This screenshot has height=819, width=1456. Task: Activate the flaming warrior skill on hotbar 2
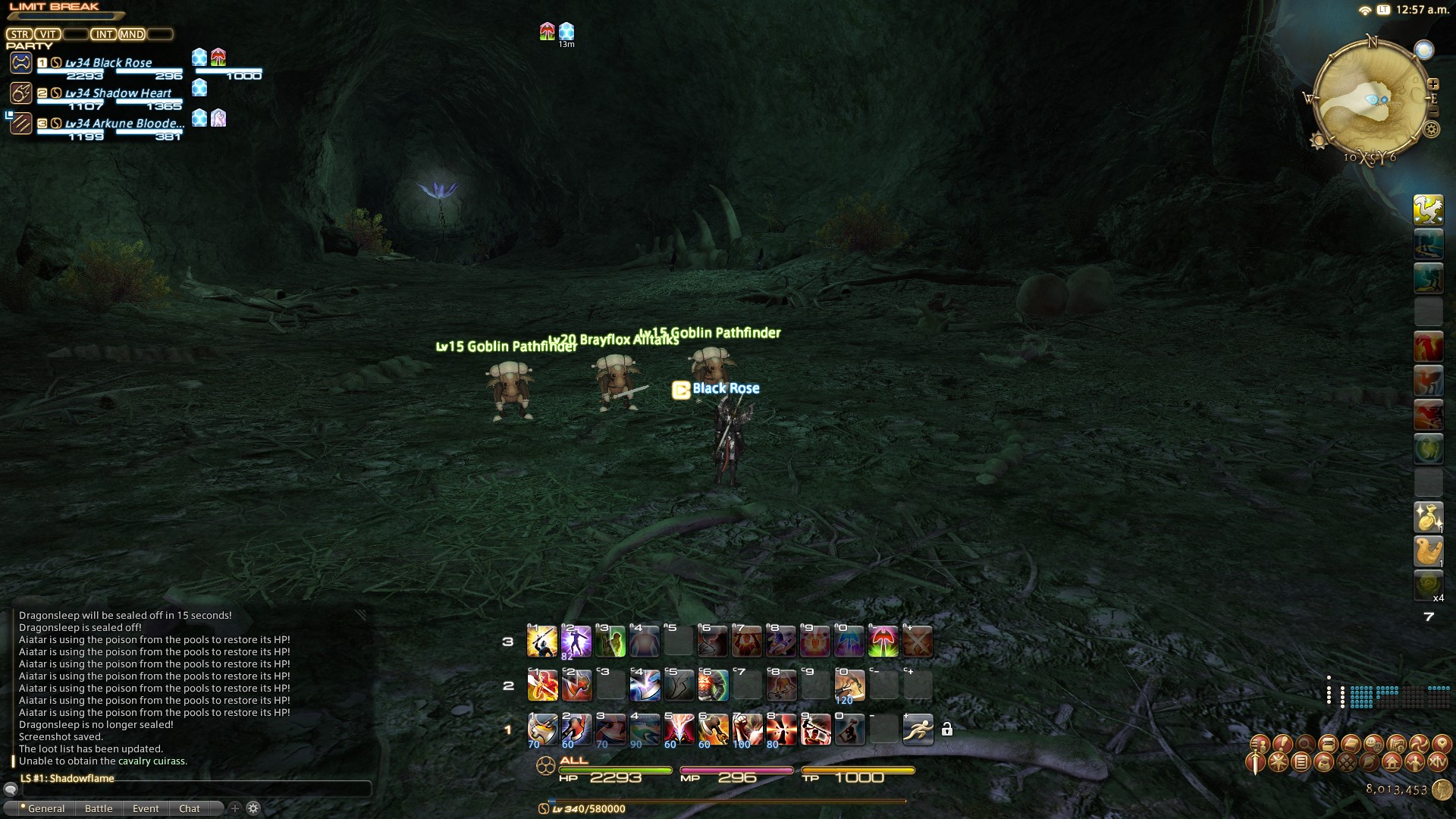pyautogui.click(x=542, y=686)
